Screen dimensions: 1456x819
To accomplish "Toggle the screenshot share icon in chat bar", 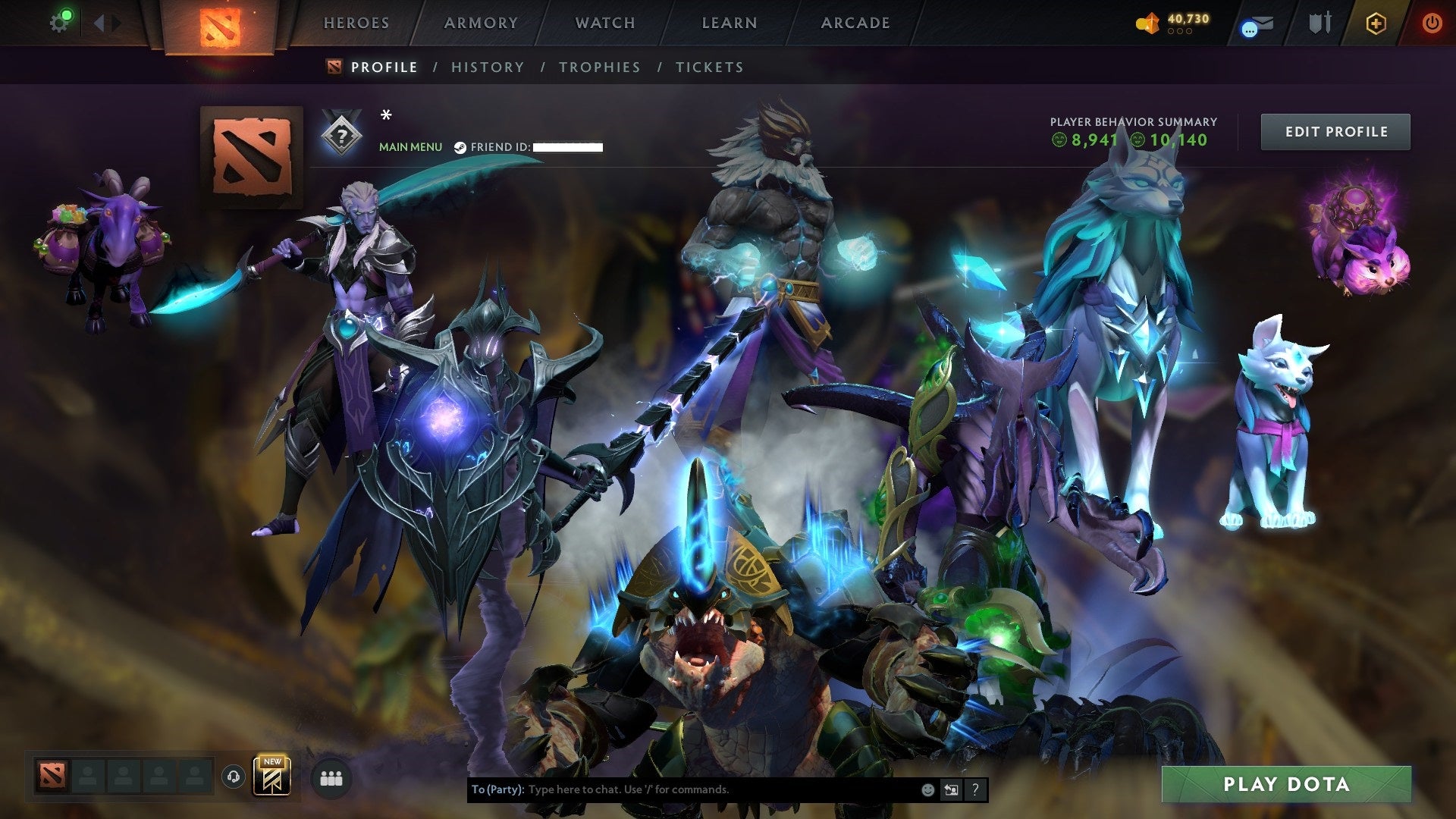I will tap(952, 790).
